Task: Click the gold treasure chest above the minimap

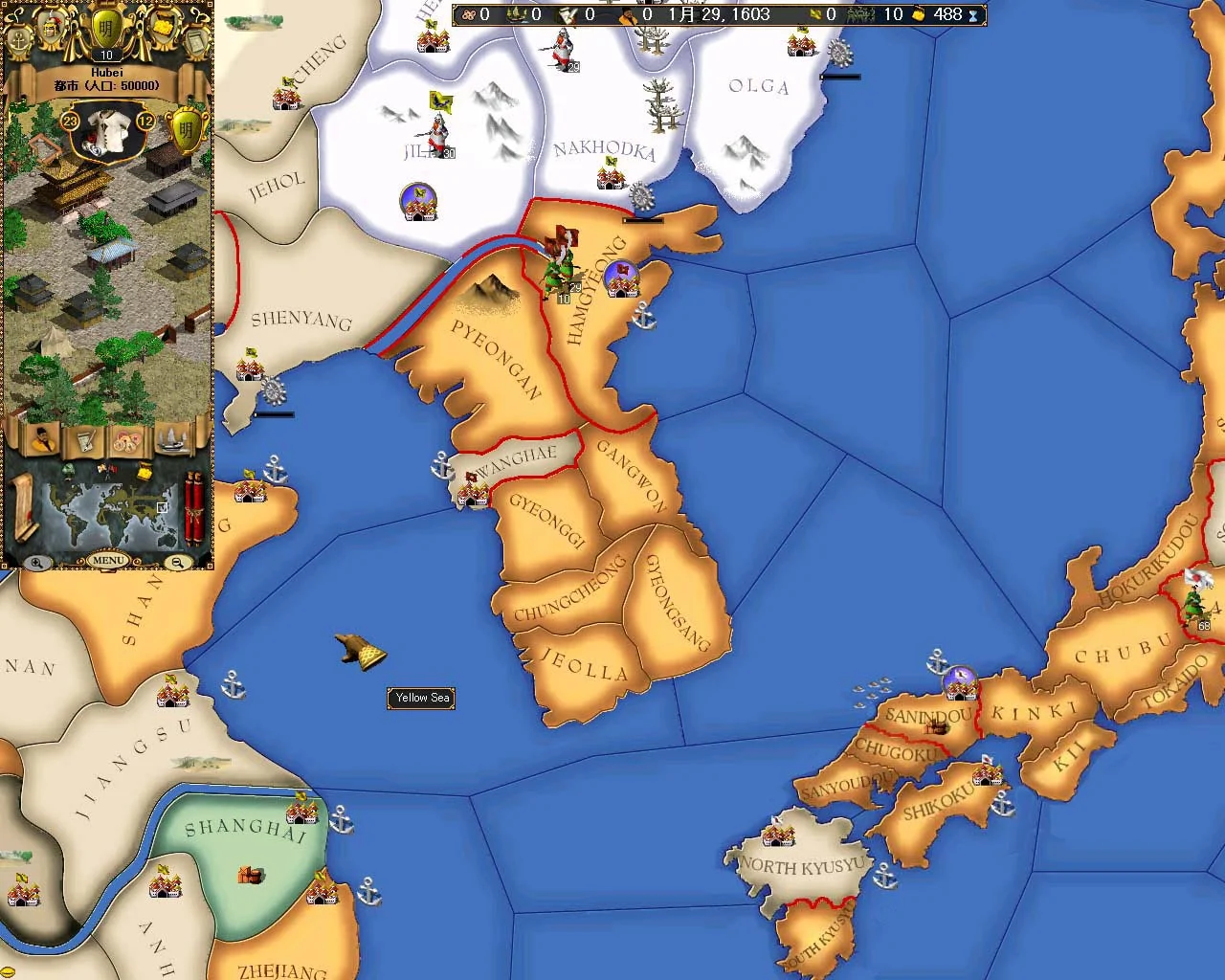Action: (x=145, y=473)
